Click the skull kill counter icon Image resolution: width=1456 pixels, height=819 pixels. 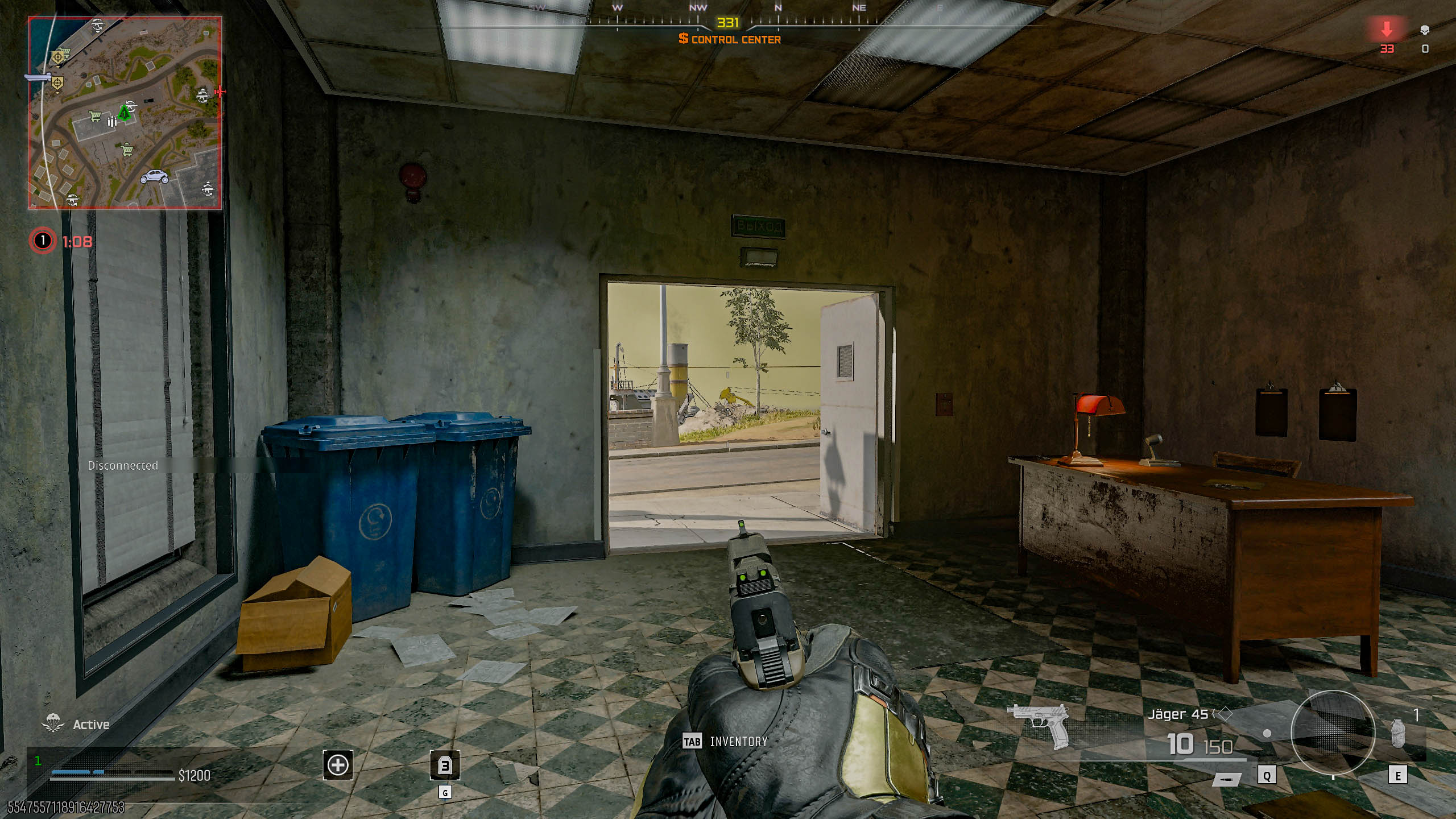click(x=1425, y=30)
